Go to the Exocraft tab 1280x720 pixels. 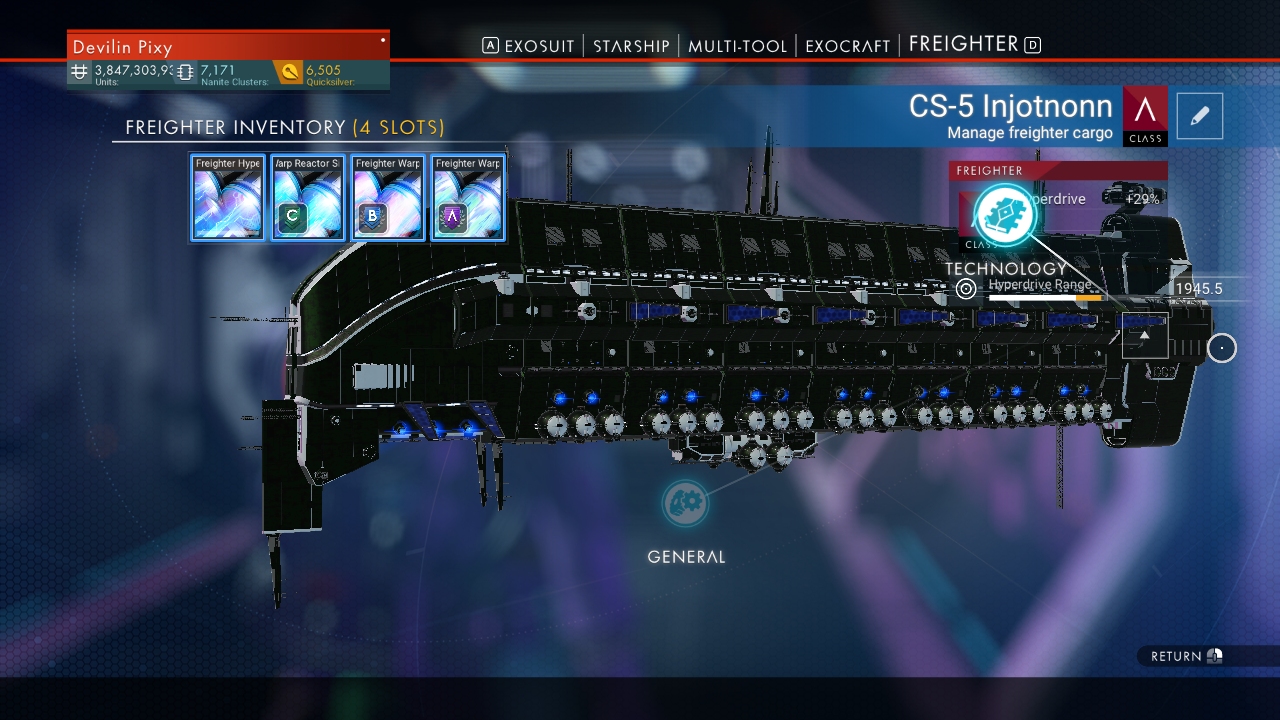click(x=847, y=46)
